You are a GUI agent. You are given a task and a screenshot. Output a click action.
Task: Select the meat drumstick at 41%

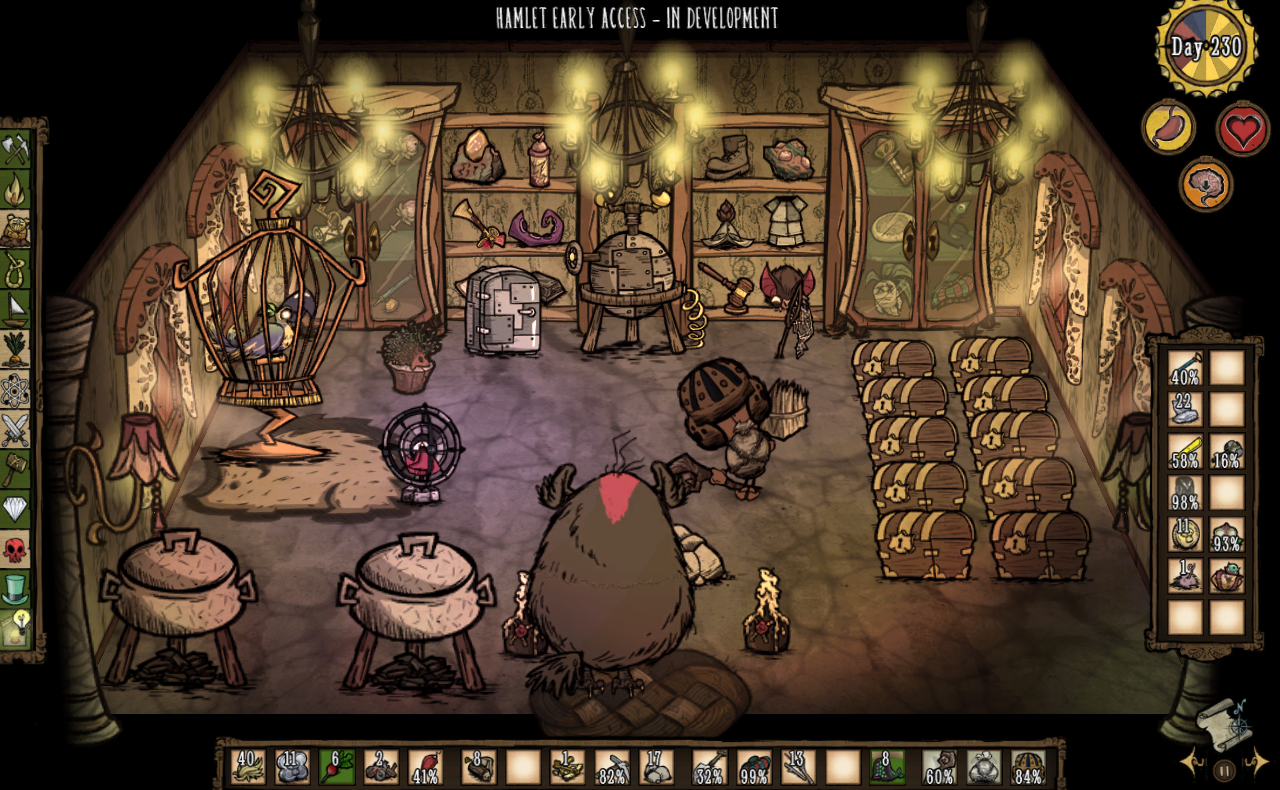coord(424,767)
